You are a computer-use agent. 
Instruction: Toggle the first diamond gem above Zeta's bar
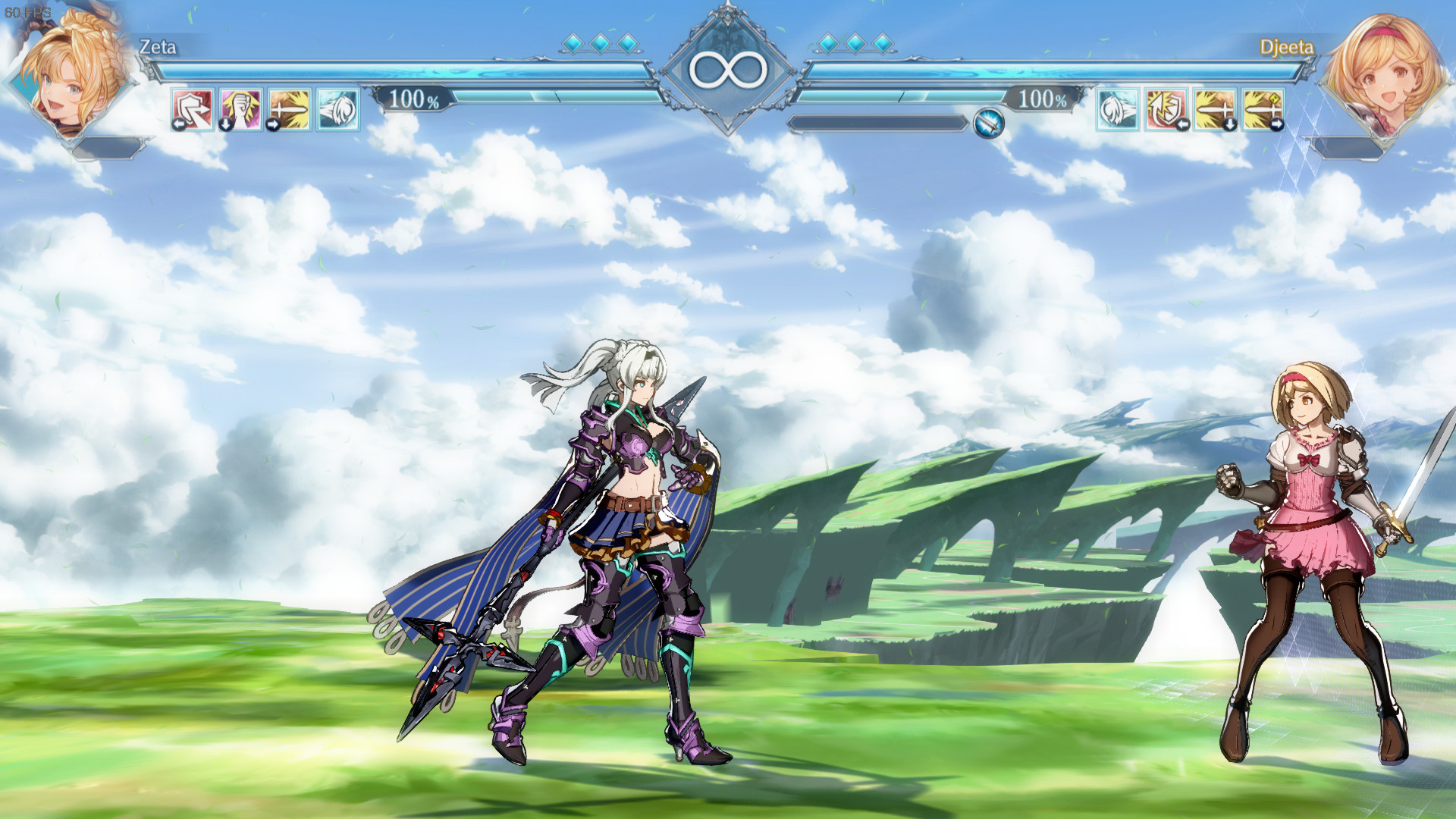coord(574,43)
